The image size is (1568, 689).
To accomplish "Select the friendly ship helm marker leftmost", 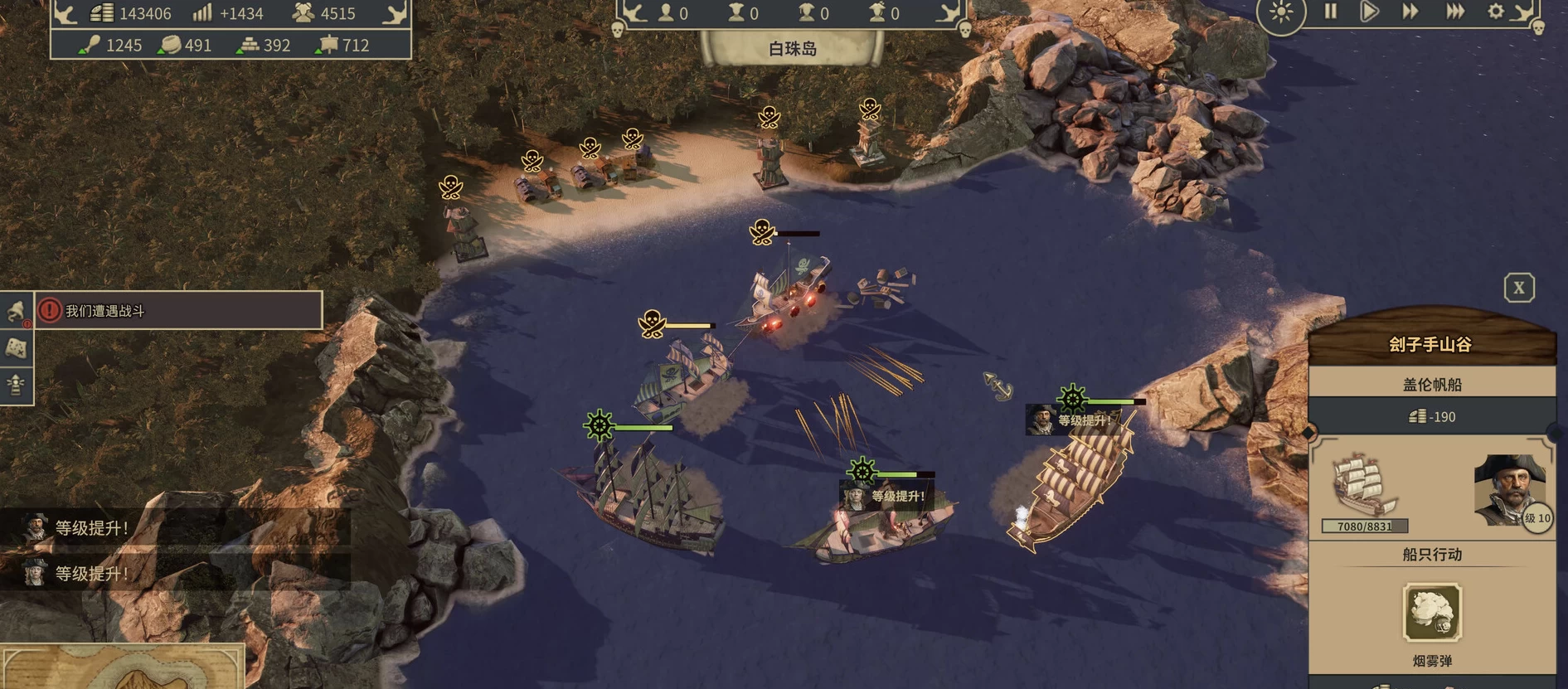I will coord(599,426).
